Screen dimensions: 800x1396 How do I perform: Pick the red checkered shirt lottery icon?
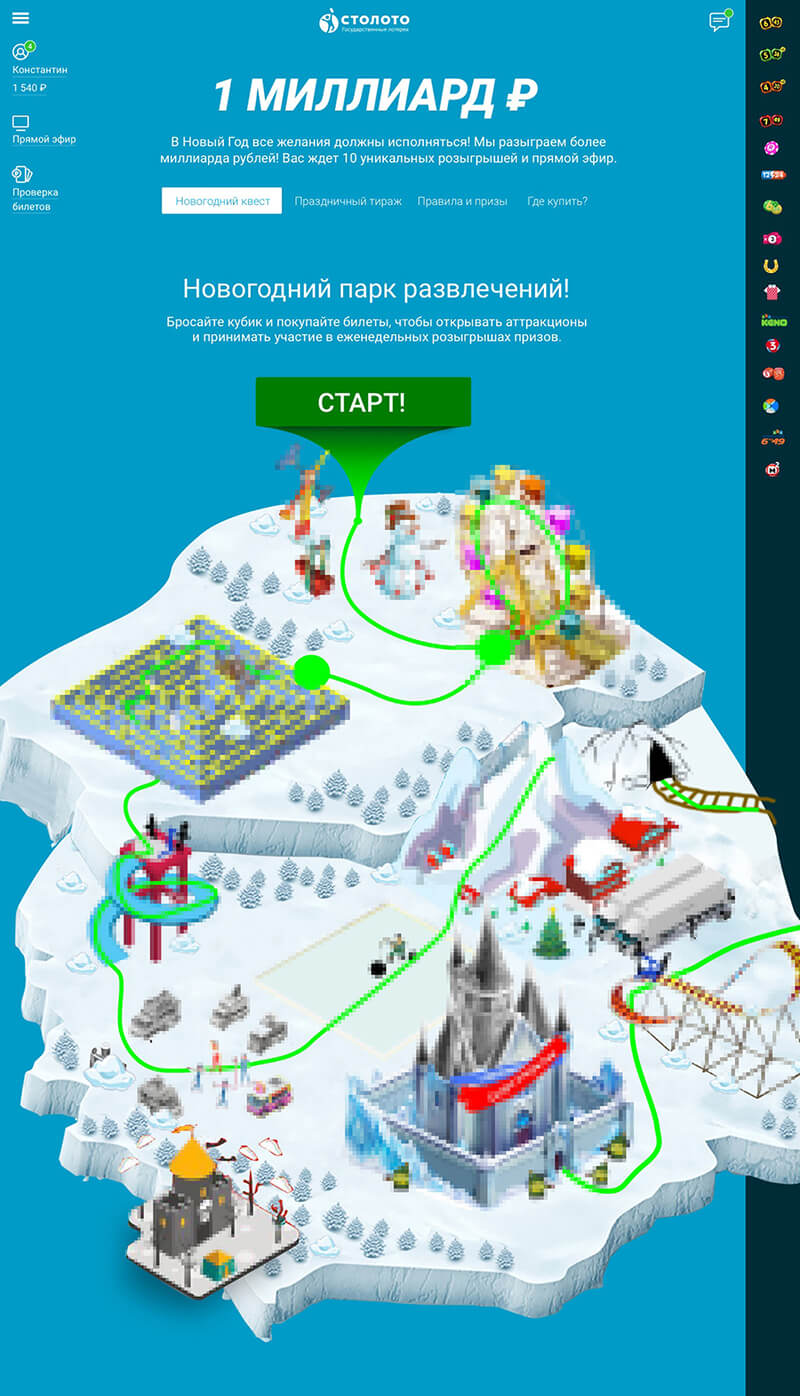click(x=771, y=293)
